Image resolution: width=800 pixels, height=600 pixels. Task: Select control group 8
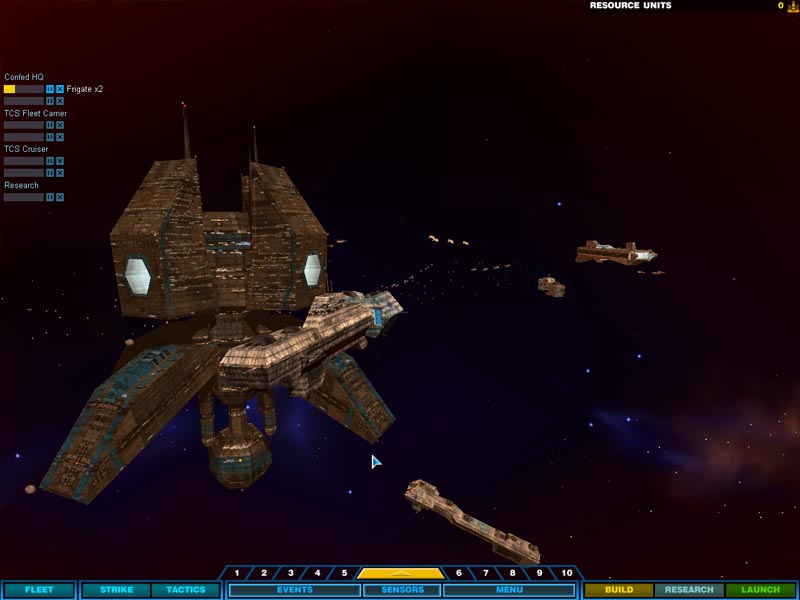pyautogui.click(x=513, y=573)
